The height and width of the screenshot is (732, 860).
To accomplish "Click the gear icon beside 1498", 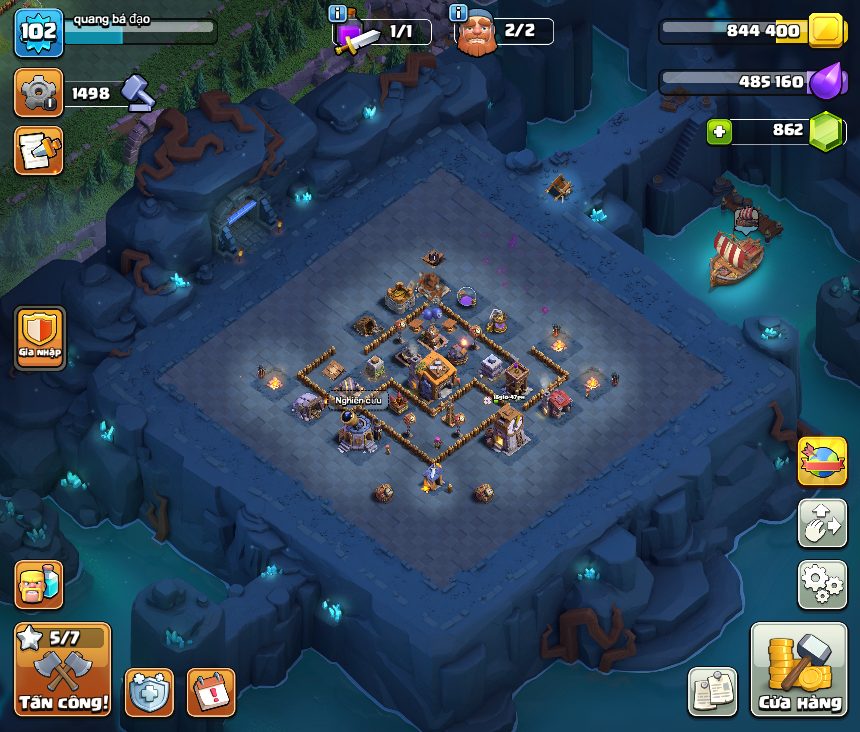I will 39,93.
